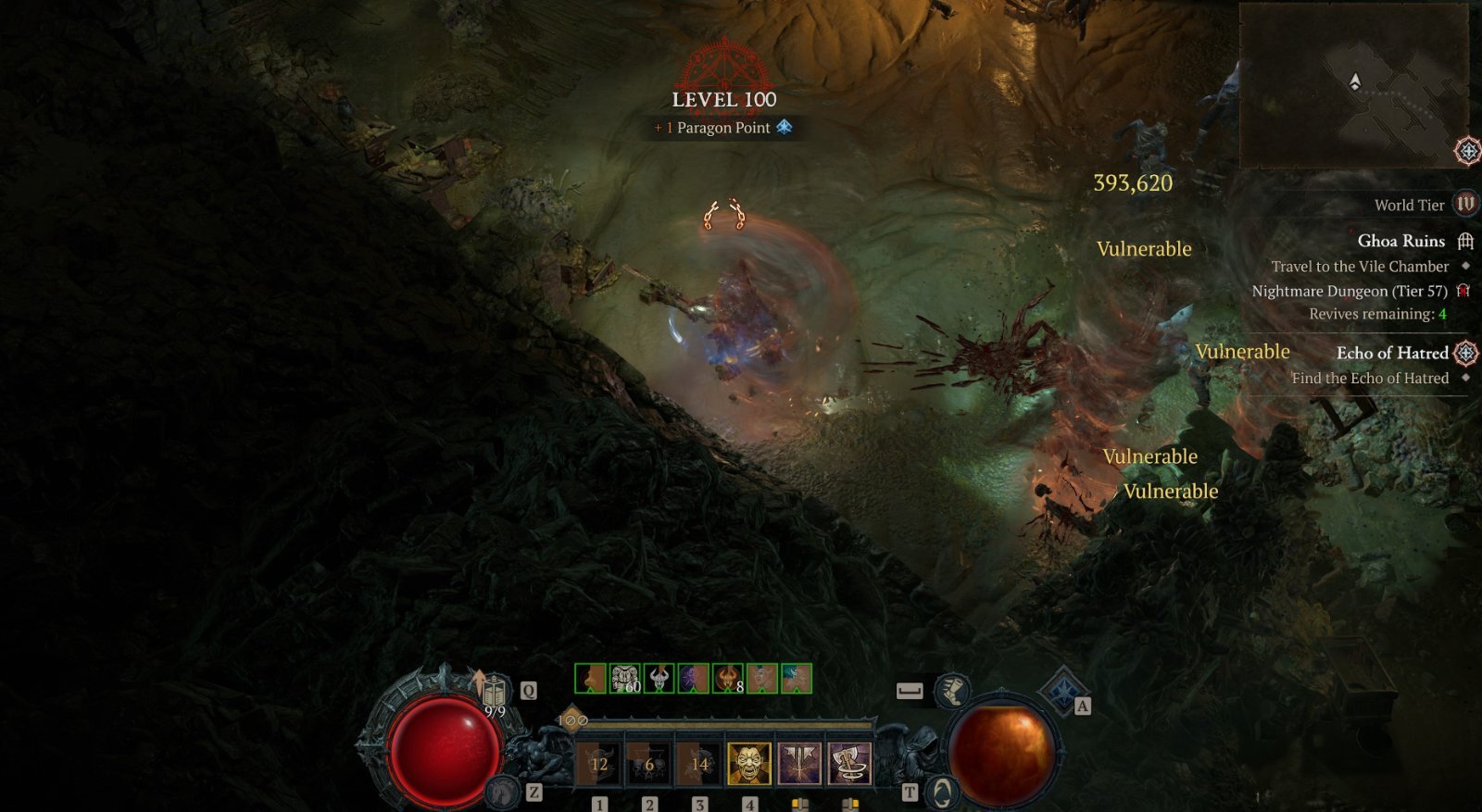Click the skill slot showing cooldown 12

pos(599,764)
